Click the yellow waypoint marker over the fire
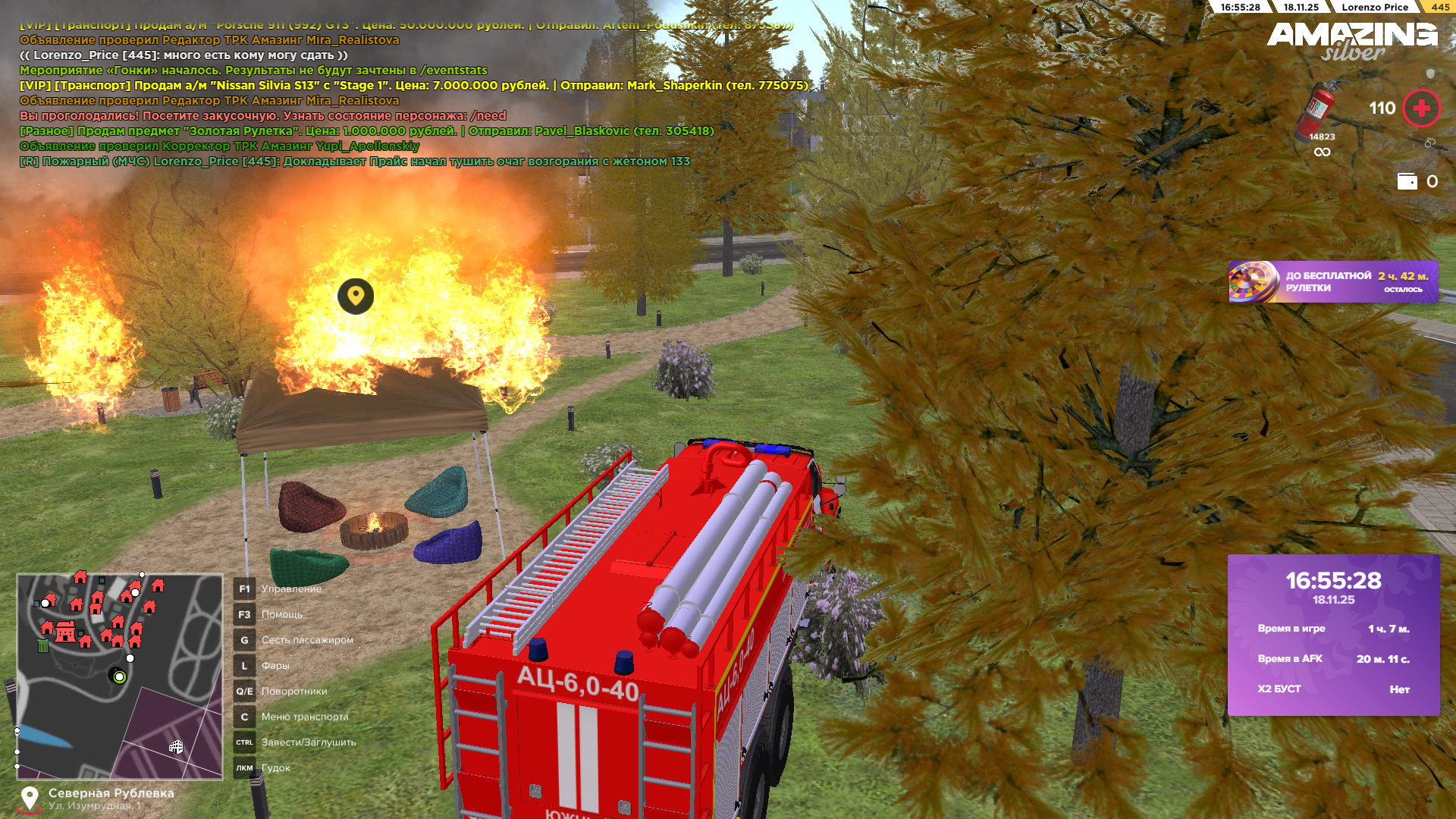This screenshot has height=819, width=1456. coord(356,296)
